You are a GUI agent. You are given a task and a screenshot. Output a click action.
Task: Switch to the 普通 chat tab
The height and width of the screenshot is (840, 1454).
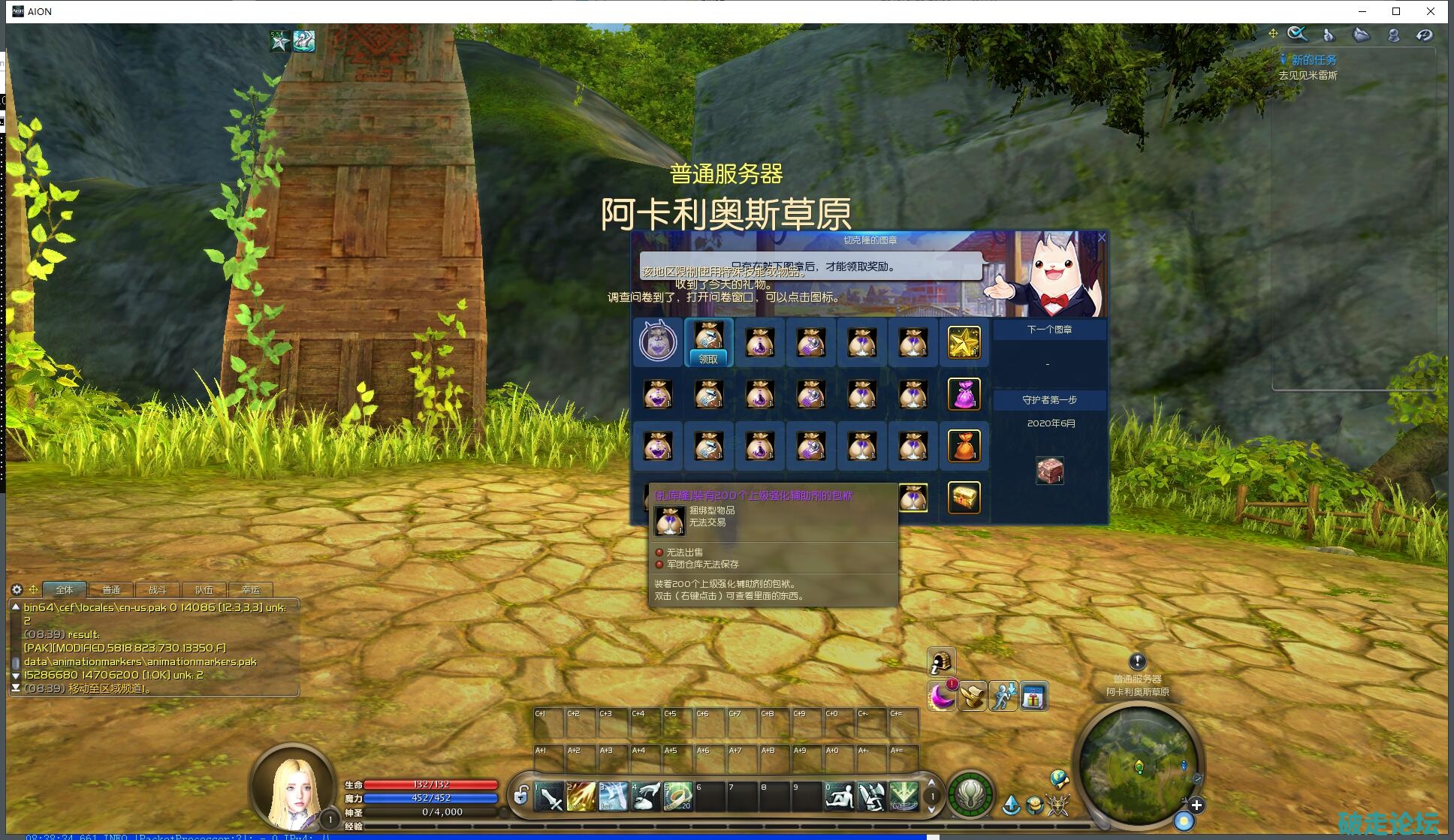pyautogui.click(x=111, y=590)
